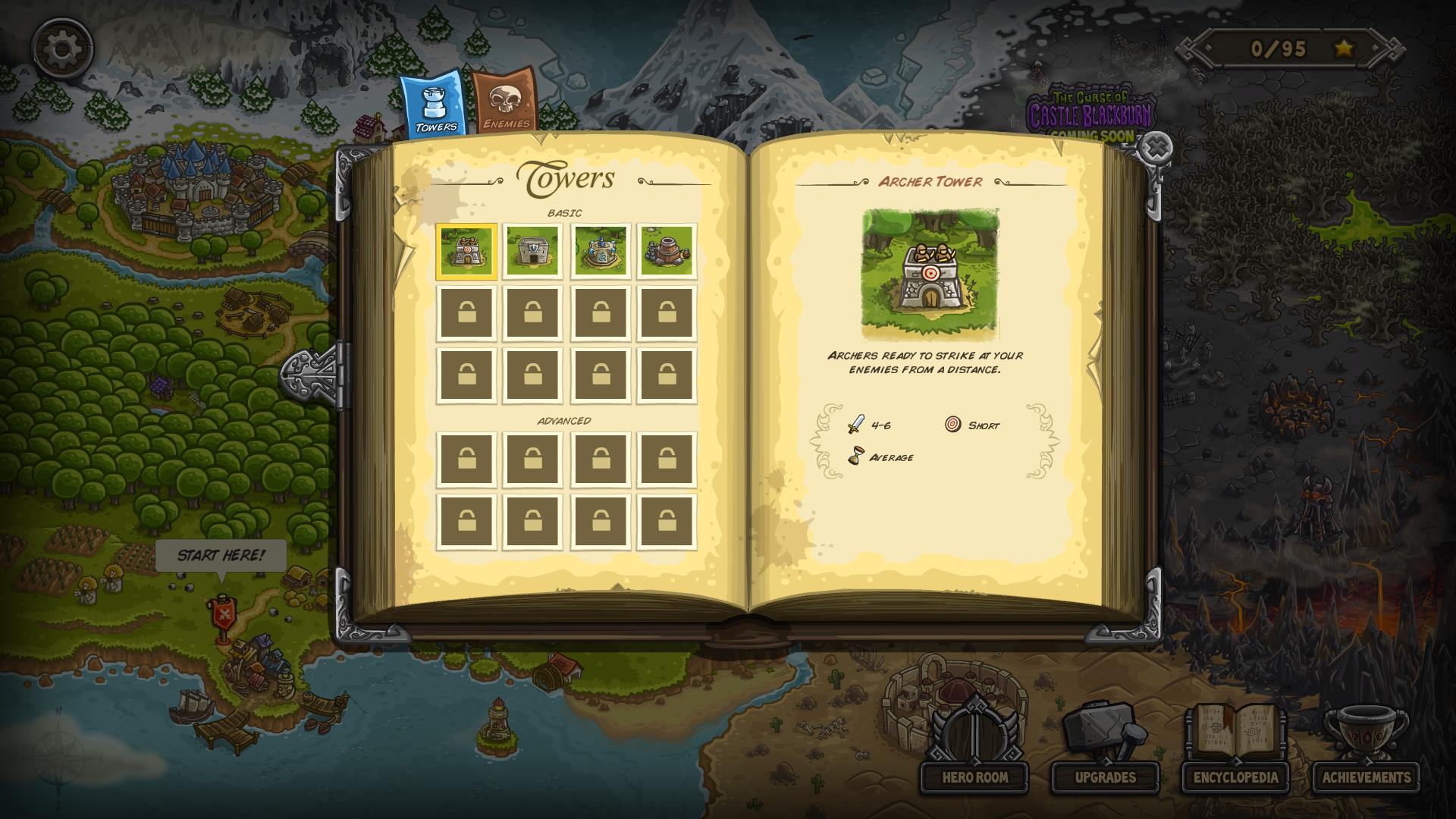Switch to the Enemies tab

pos(505,102)
